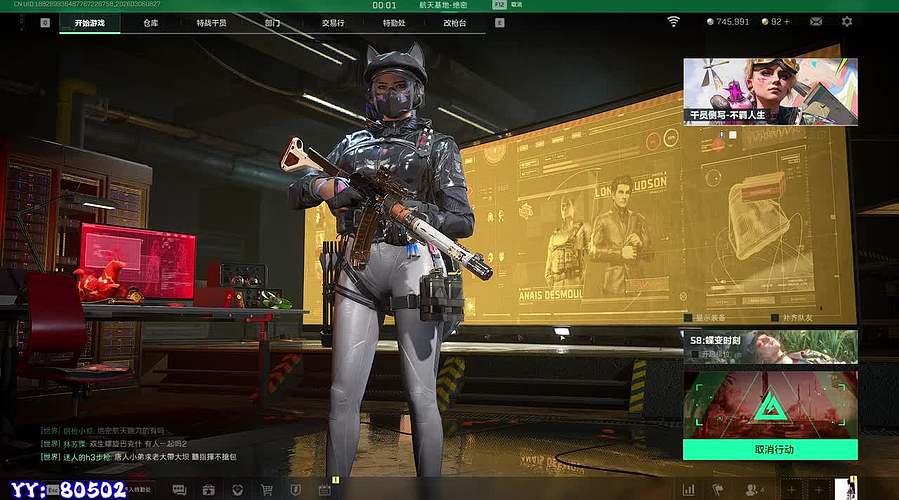
Task: Open the bar chart stats icon
Action: (689, 490)
